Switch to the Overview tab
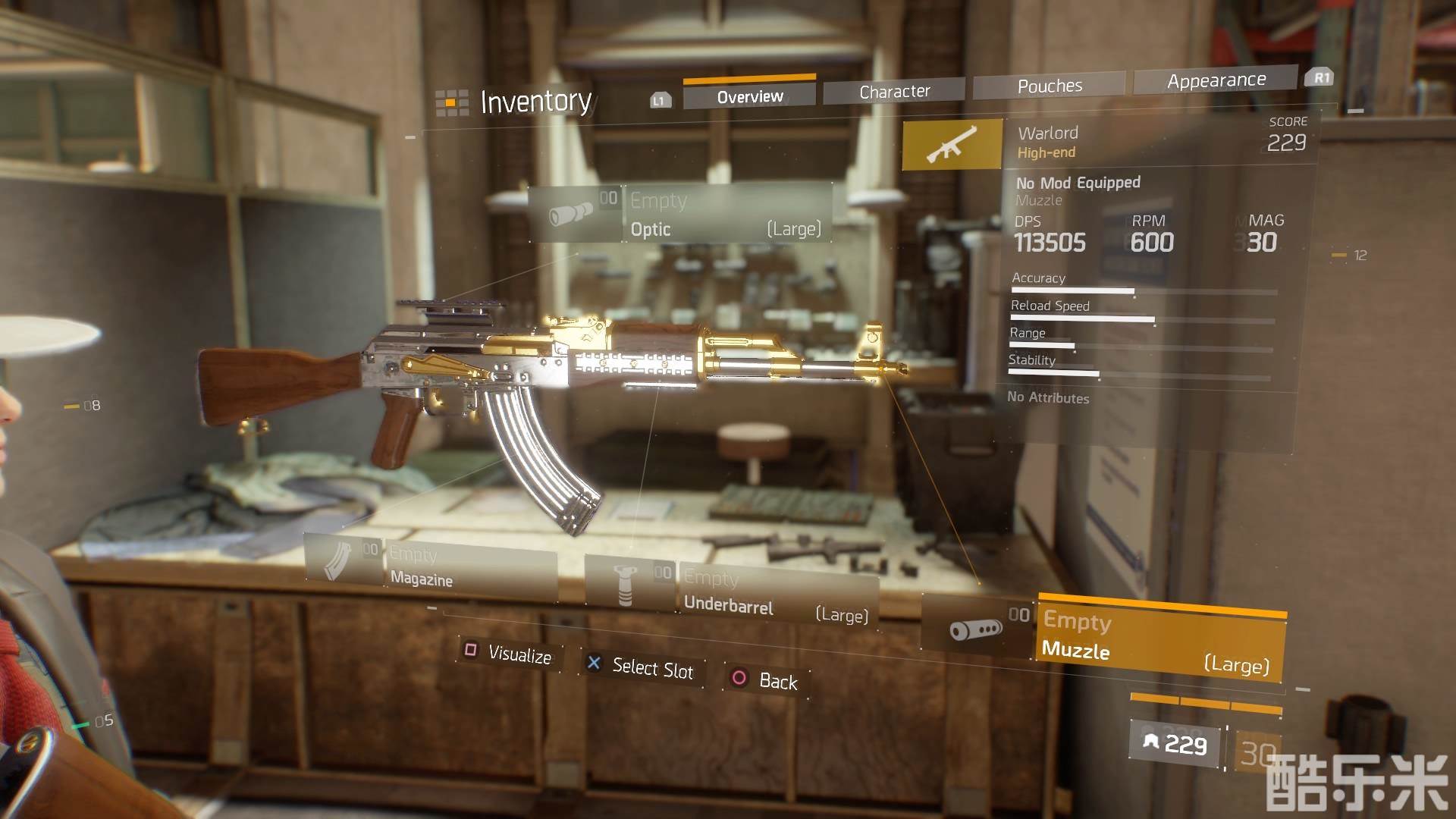The width and height of the screenshot is (1456, 819). (x=749, y=96)
